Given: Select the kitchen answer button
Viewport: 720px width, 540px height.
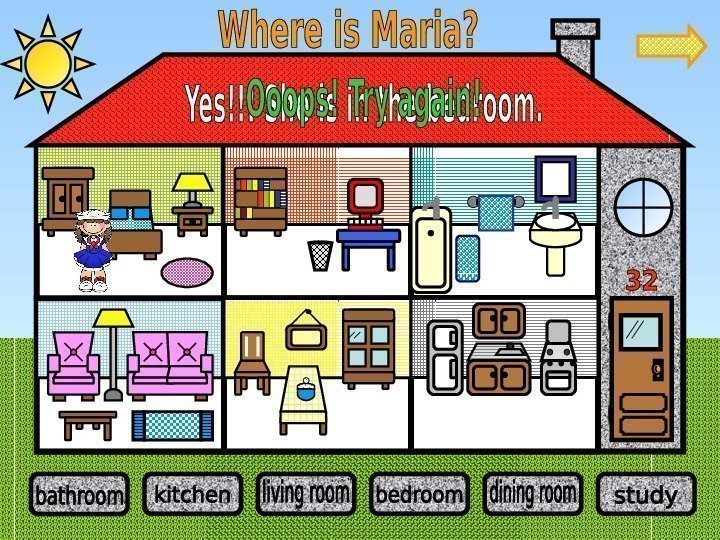Looking at the screenshot, I should (x=192, y=494).
